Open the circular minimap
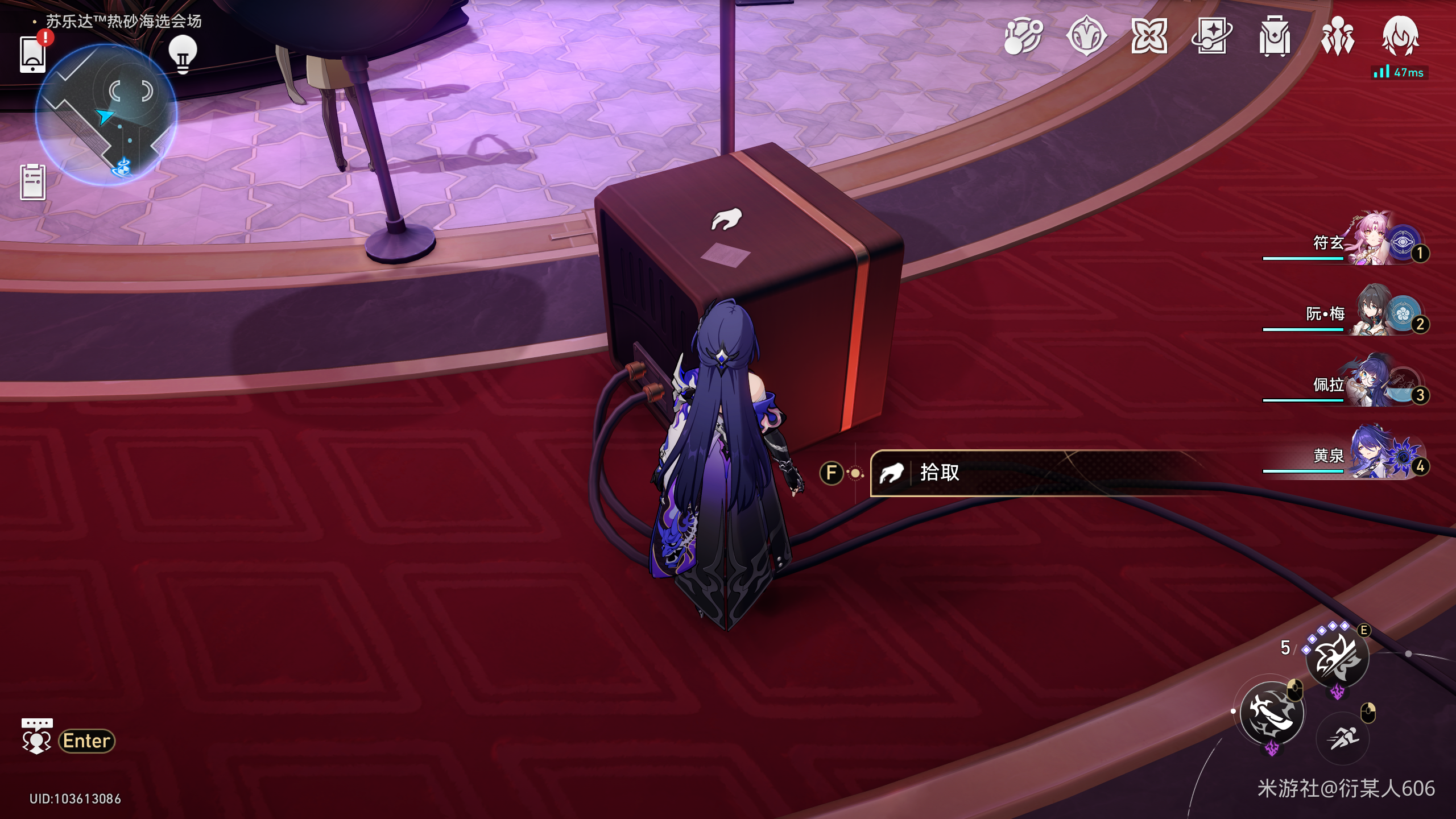Screen dimensions: 1456x819 106,114
